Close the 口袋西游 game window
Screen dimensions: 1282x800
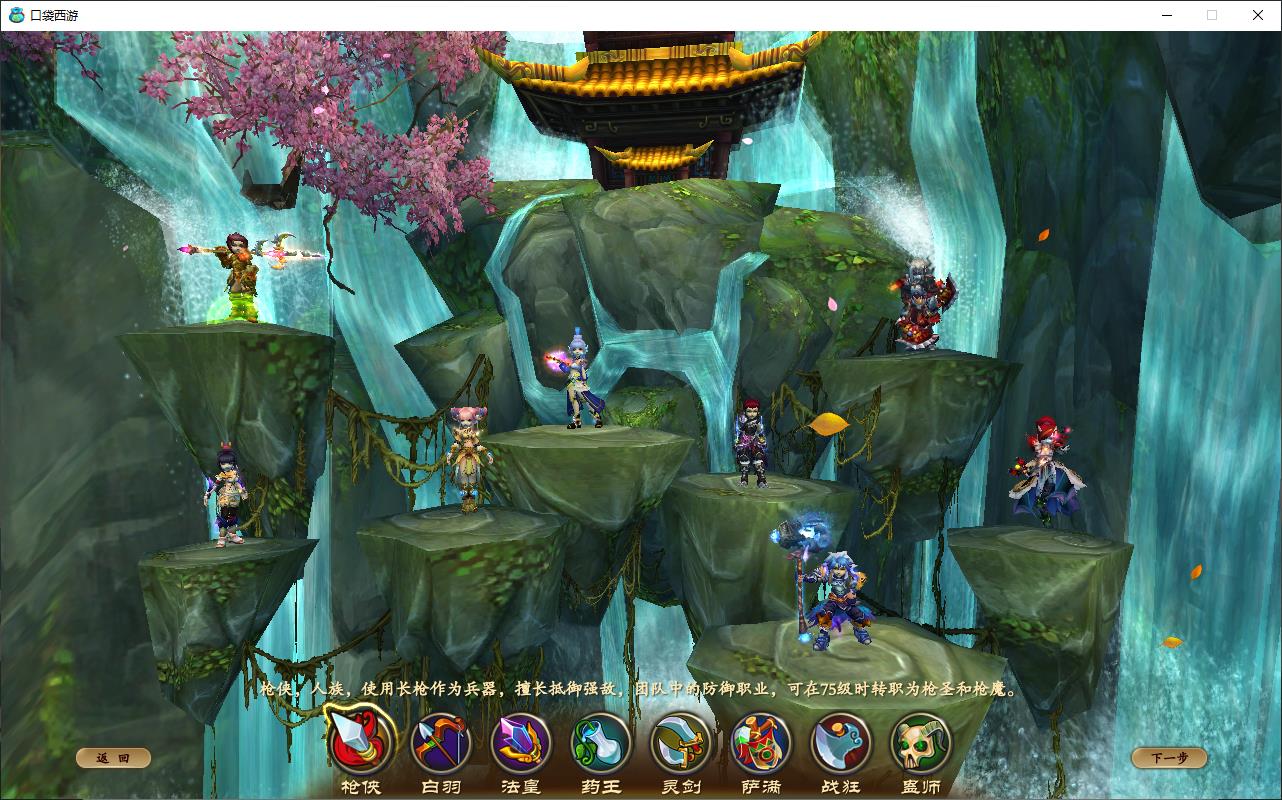point(1258,15)
